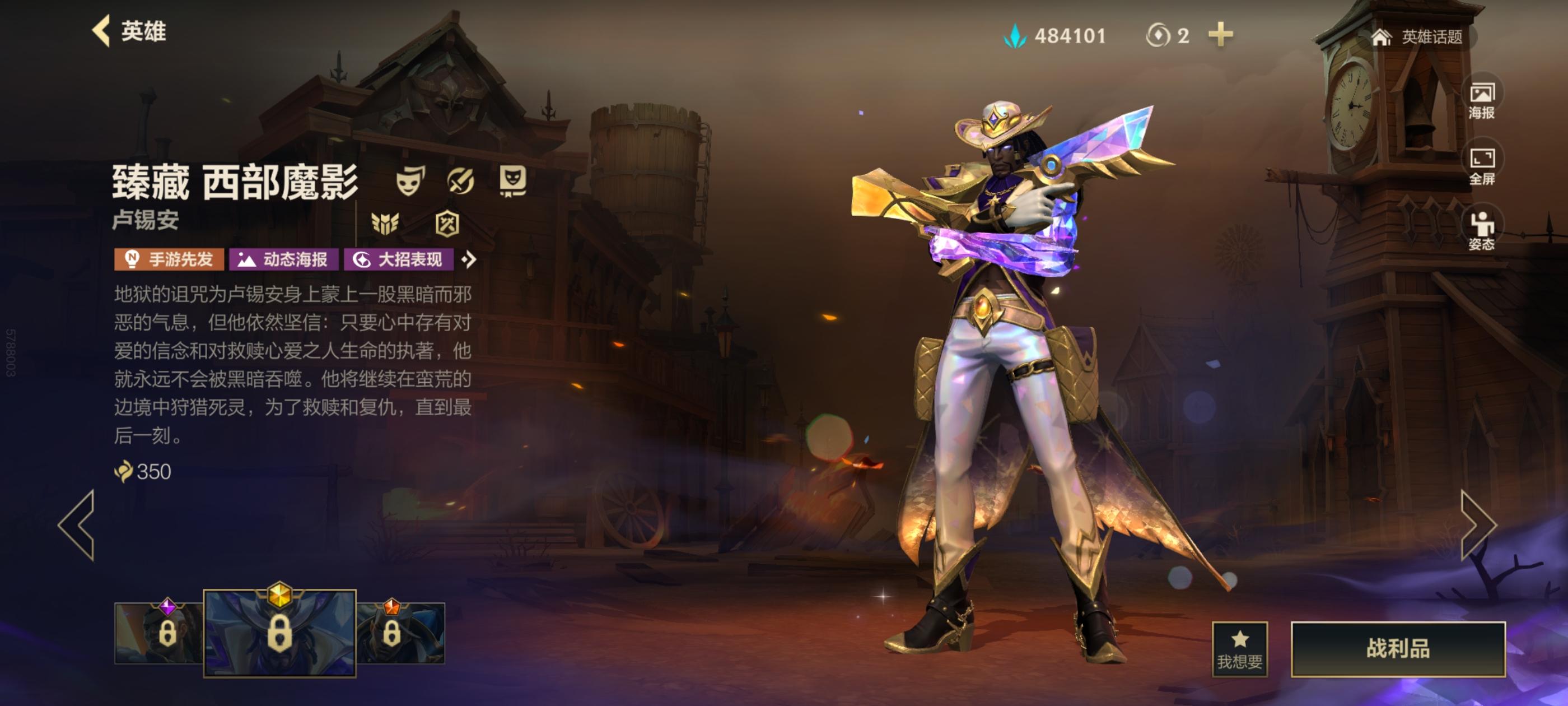Click the 大招表现 ultimate effect tag
The width and height of the screenshot is (1568, 706).
(x=399, y=259)
